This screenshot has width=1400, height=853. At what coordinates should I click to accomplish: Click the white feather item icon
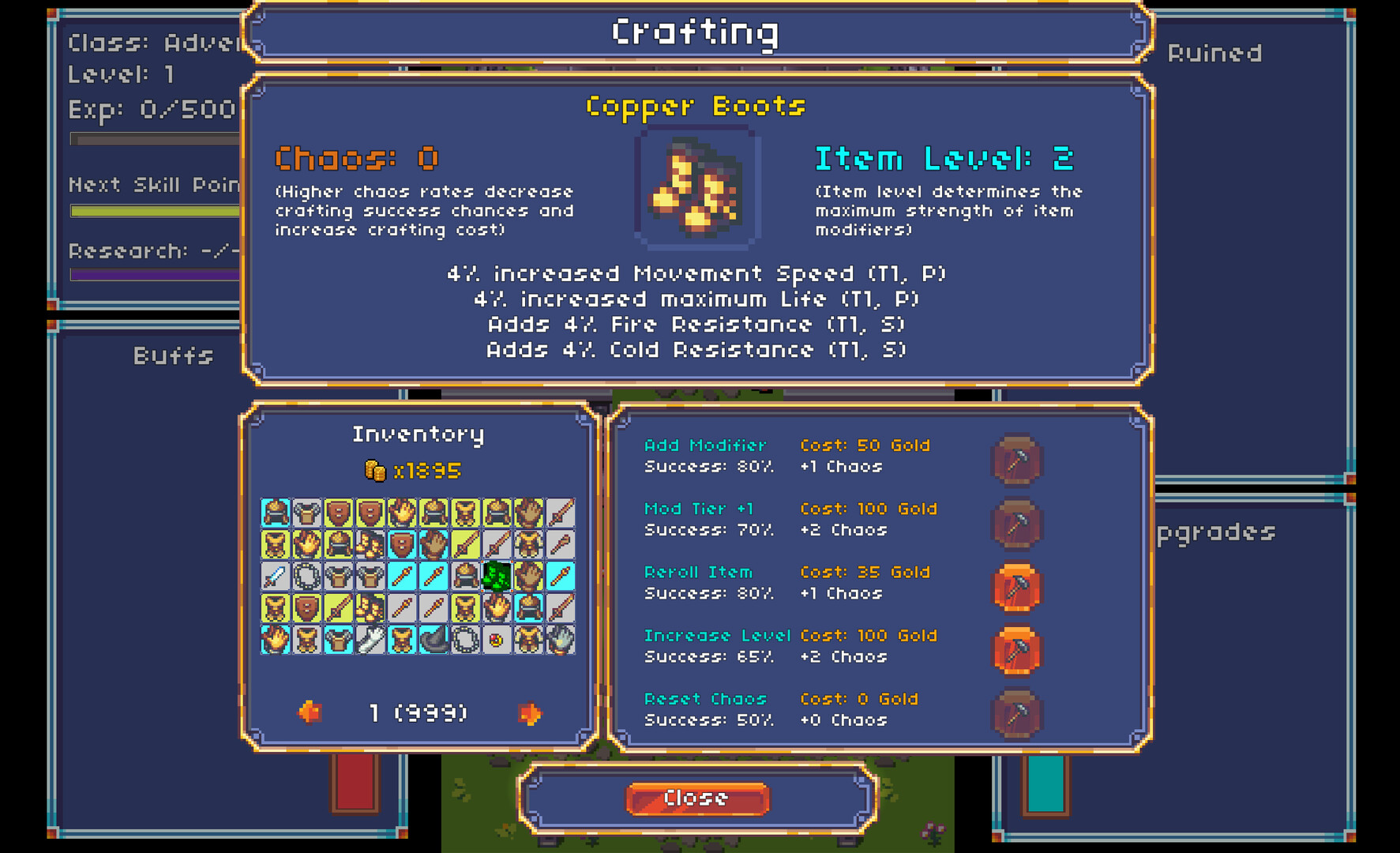point(371,640)
